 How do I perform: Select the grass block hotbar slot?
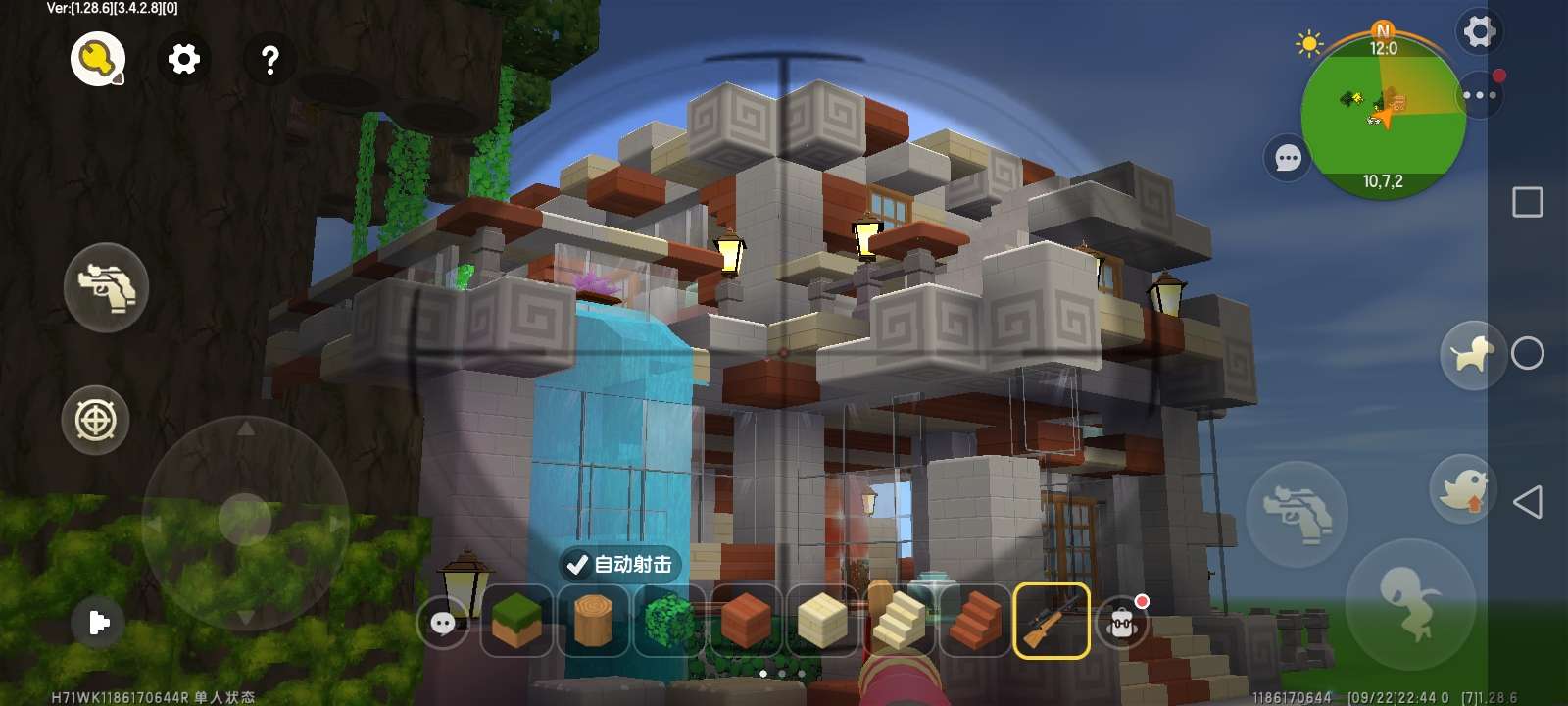(516, 621)
